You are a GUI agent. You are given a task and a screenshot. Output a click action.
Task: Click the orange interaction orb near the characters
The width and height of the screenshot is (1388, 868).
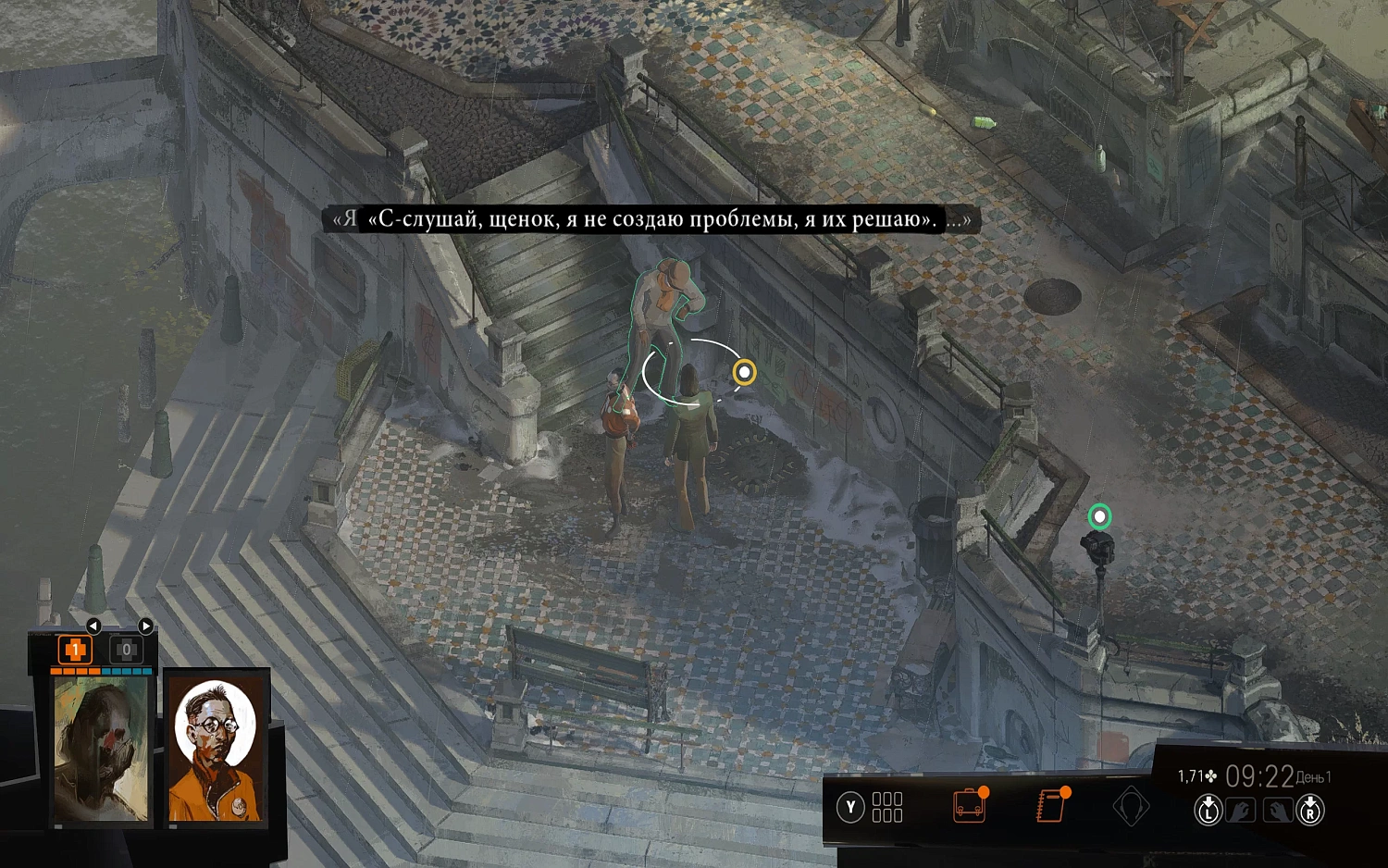[745, 373]
